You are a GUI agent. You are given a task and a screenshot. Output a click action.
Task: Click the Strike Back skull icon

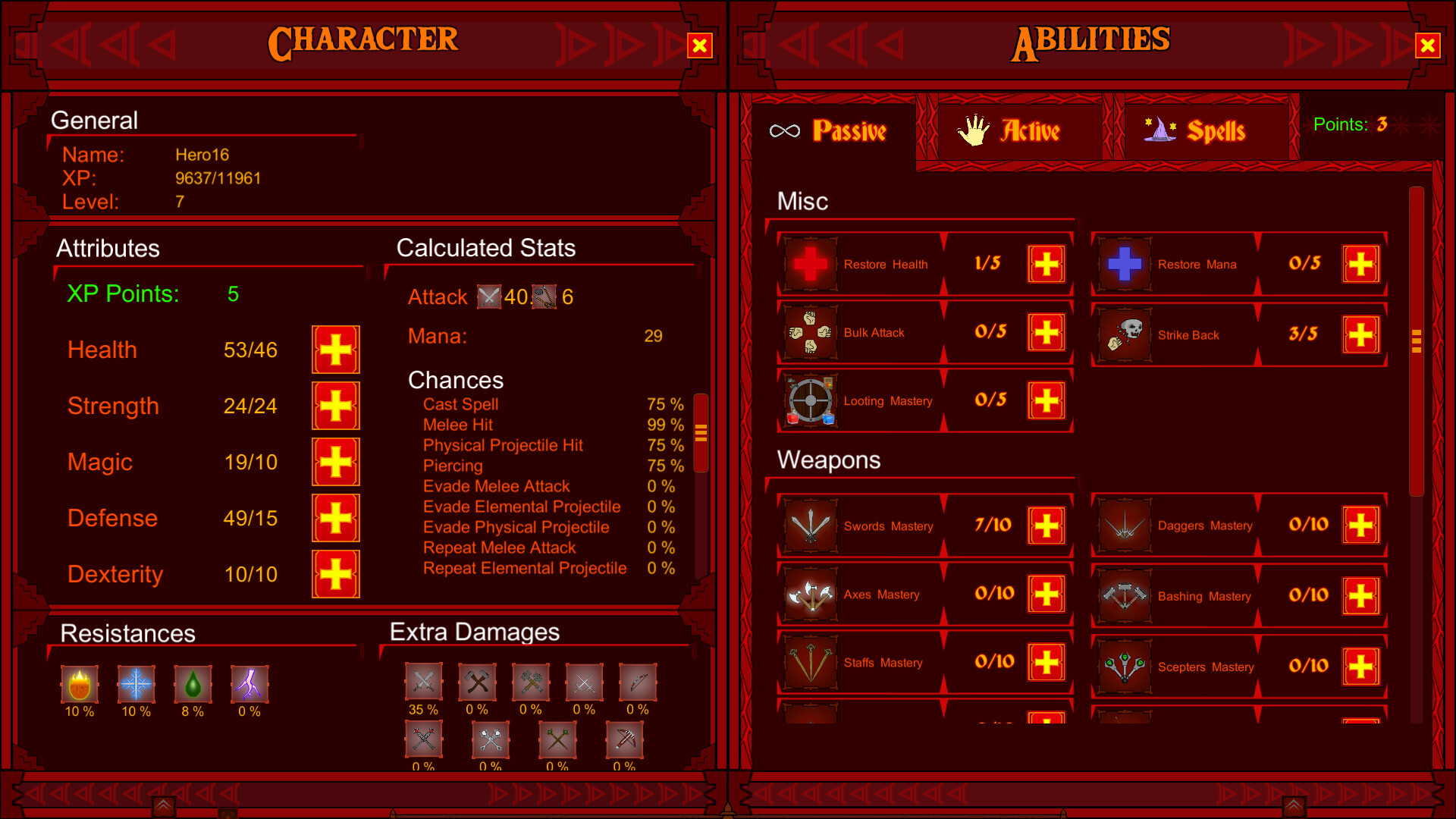[x=1125, y=334]
